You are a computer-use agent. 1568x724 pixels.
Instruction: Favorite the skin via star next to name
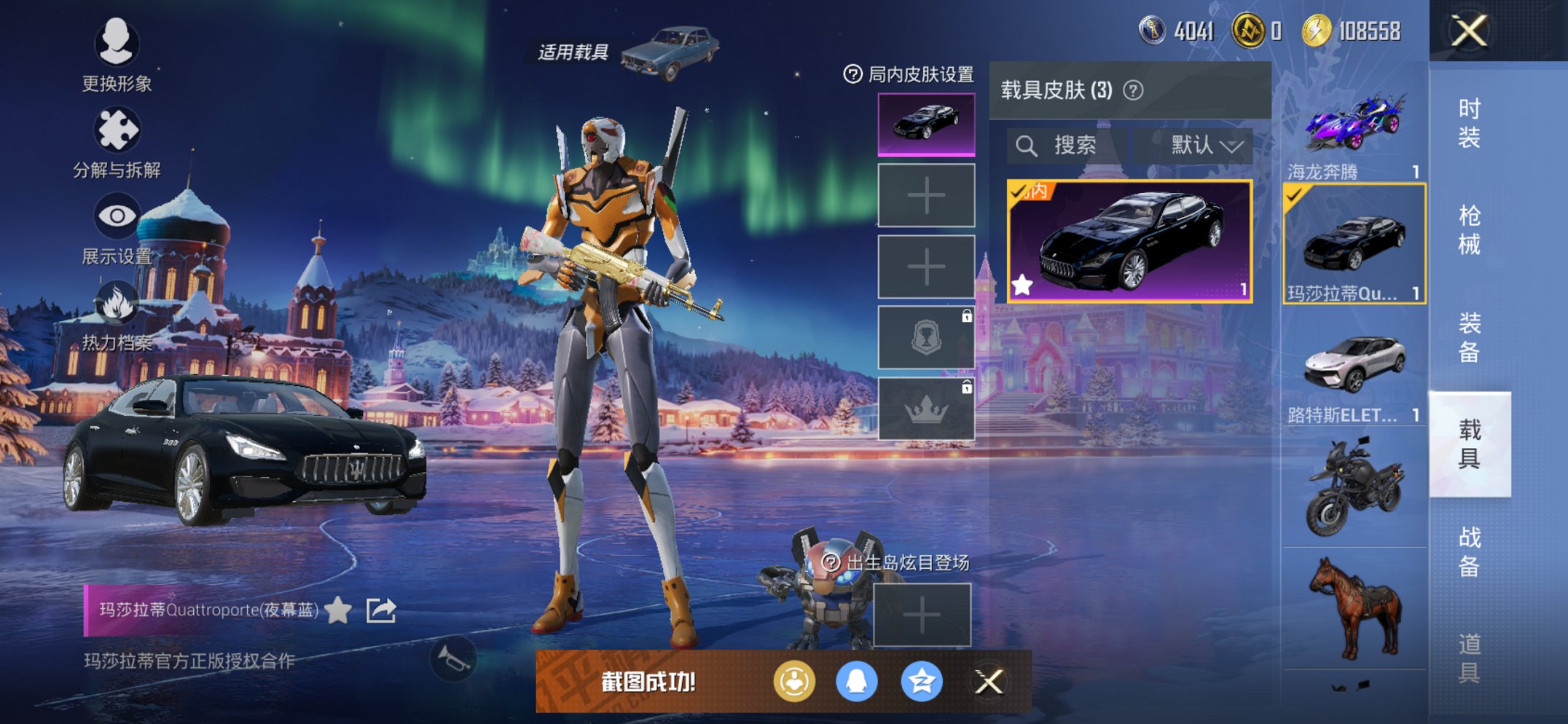[338, 610]
